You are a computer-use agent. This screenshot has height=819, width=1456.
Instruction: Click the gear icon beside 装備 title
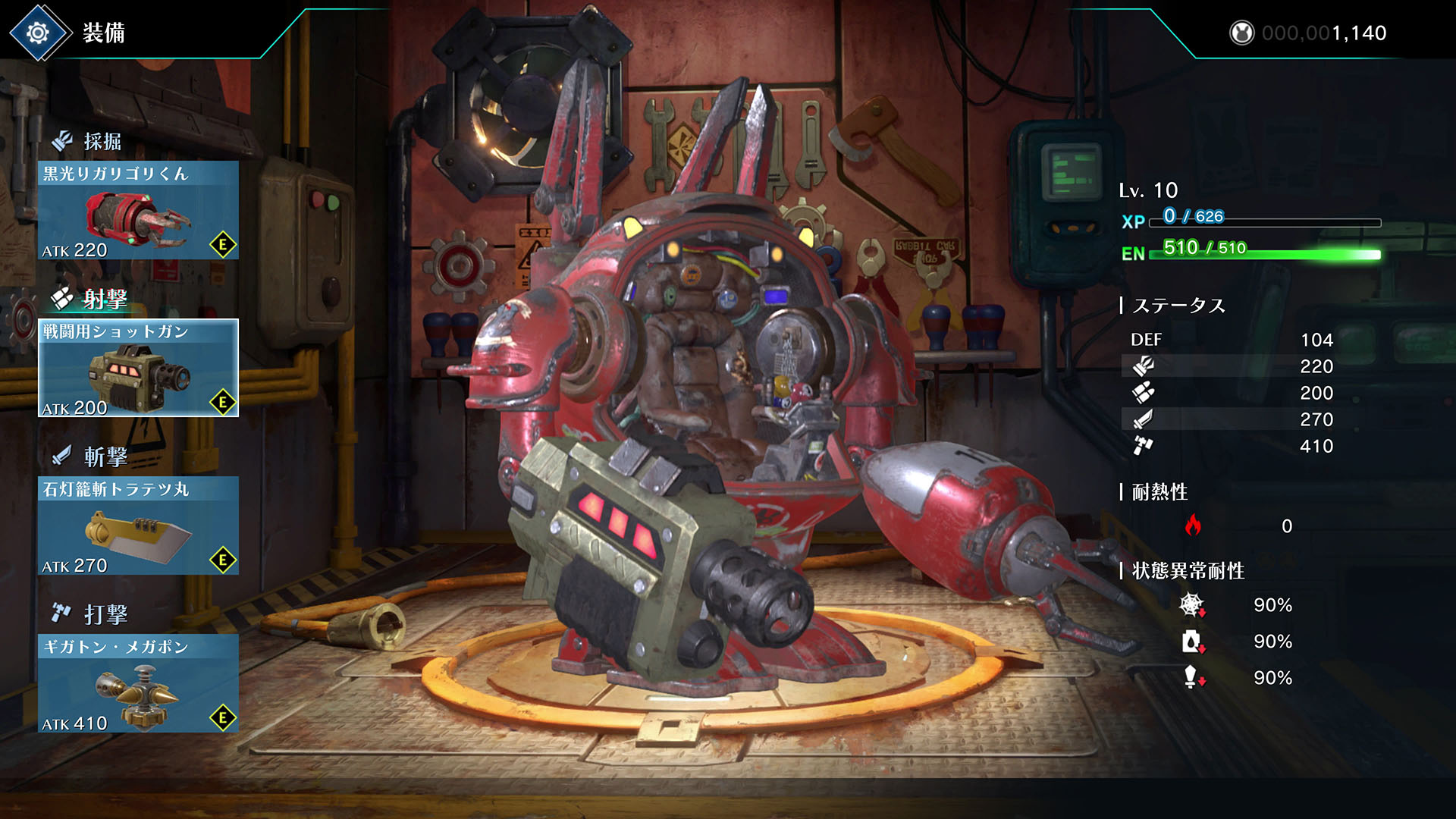pyautogui.click(x=38, y=33)
